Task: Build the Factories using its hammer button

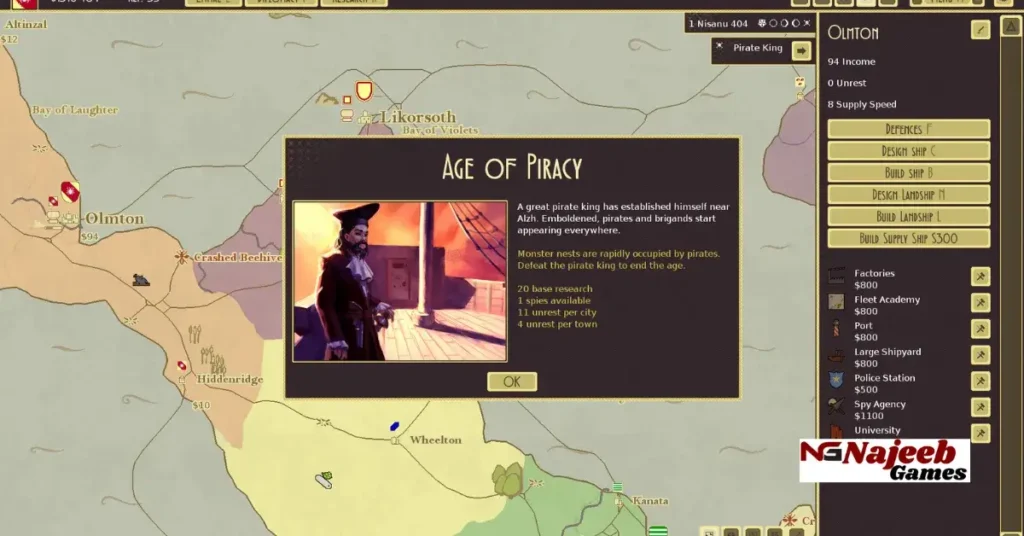Action: (x=980, y=277)
